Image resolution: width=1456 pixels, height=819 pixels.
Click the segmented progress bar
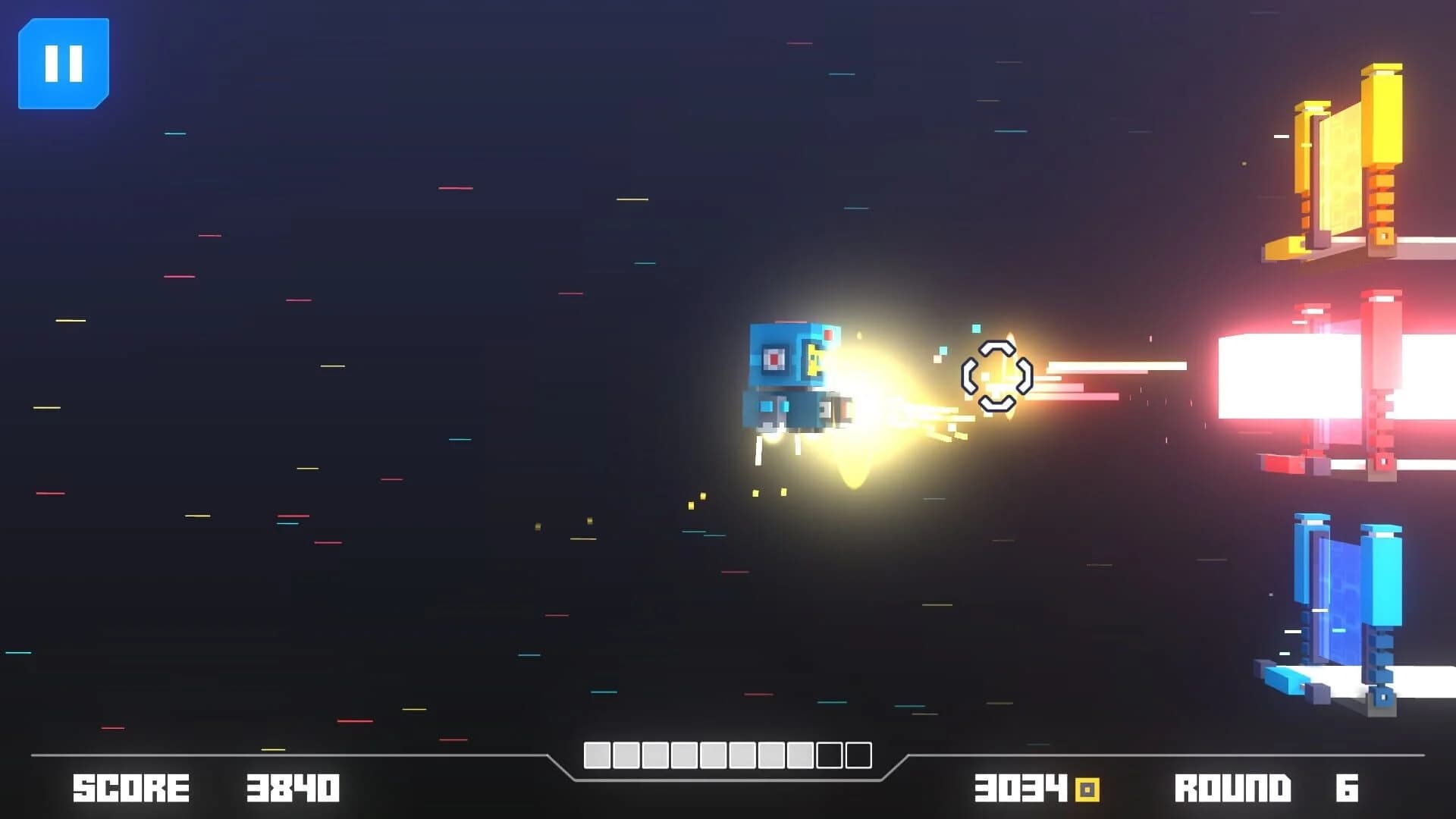point(728,755)
